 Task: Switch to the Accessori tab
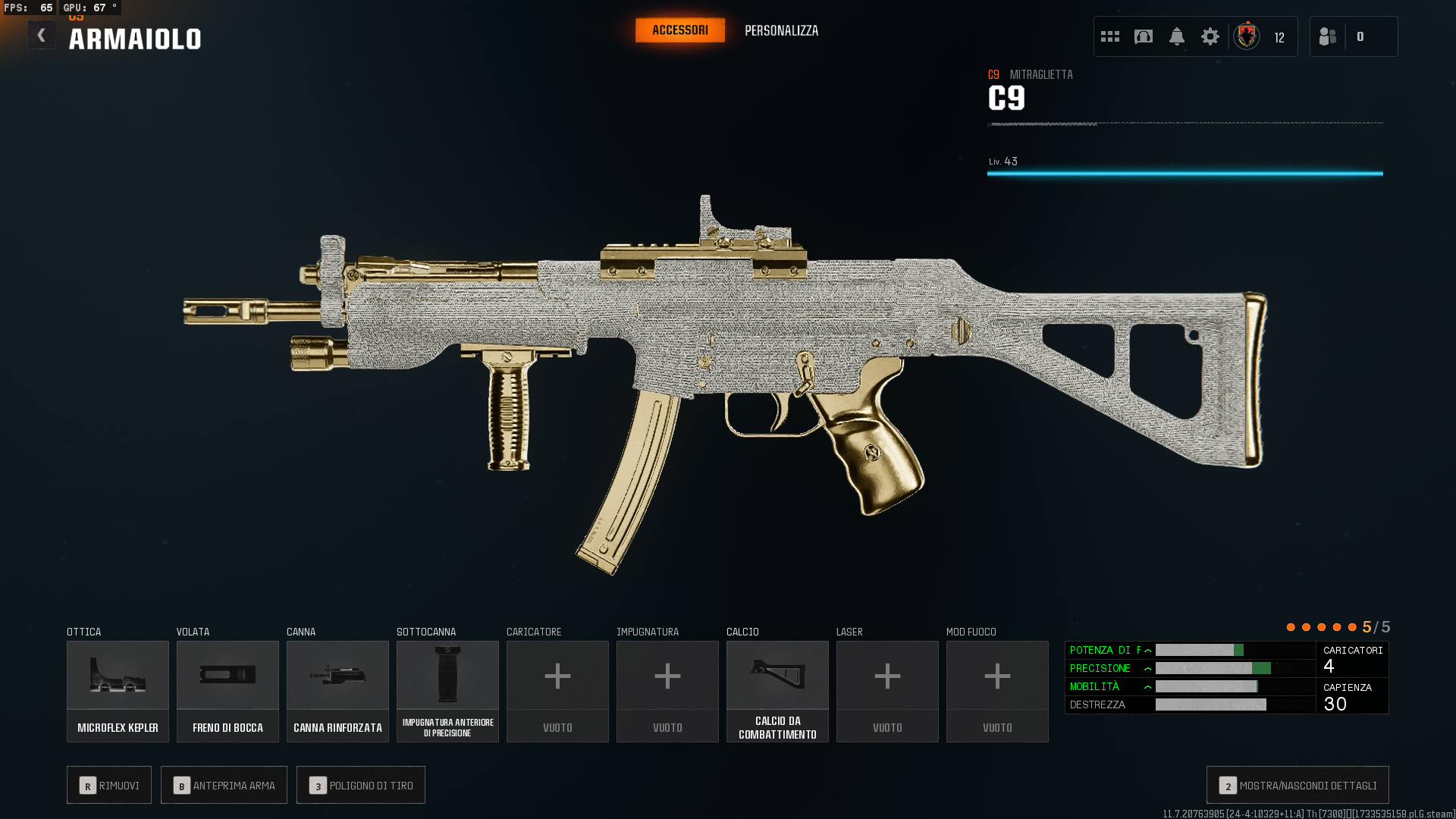[679, 30]
